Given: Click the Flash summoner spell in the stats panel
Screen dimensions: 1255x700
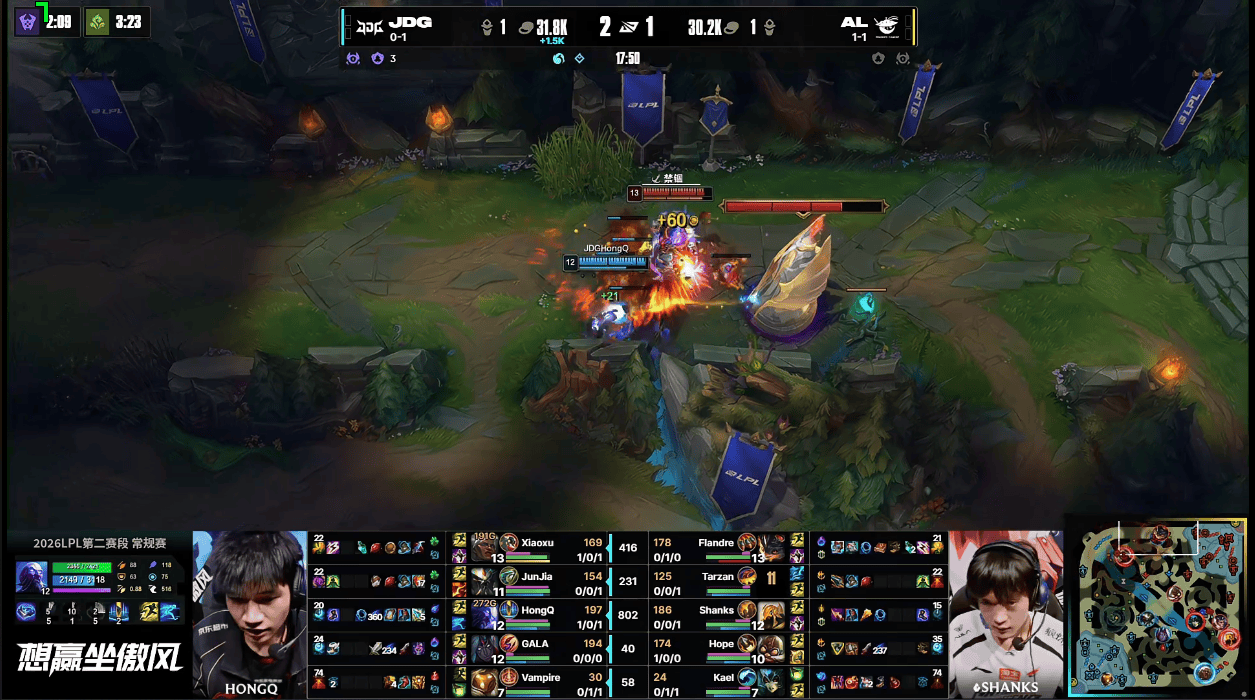Looking at the screenshot, I should point(148,612).
